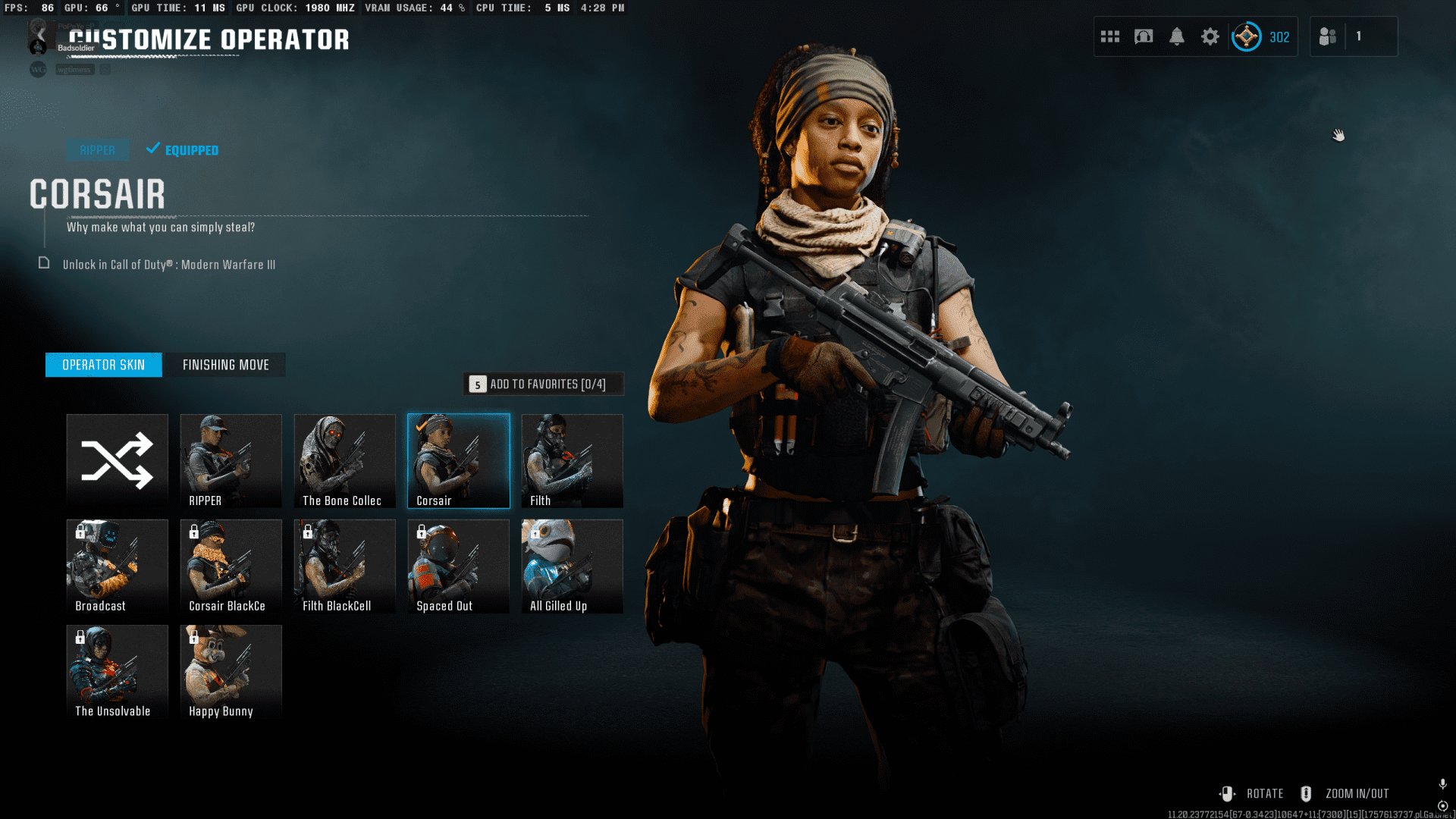Open the settings gear icon

[x=1210, y=36]
